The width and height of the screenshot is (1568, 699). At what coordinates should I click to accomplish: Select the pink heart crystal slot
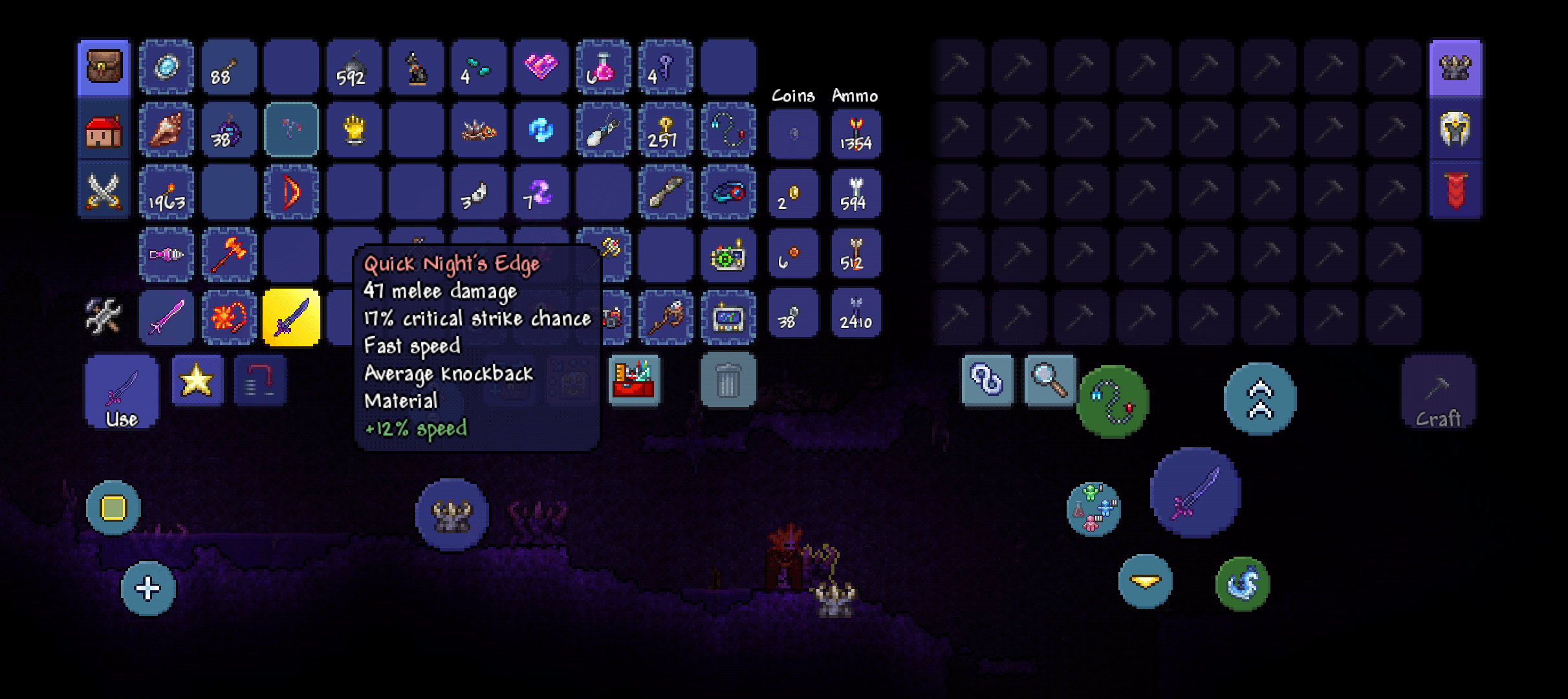point(541,67)
